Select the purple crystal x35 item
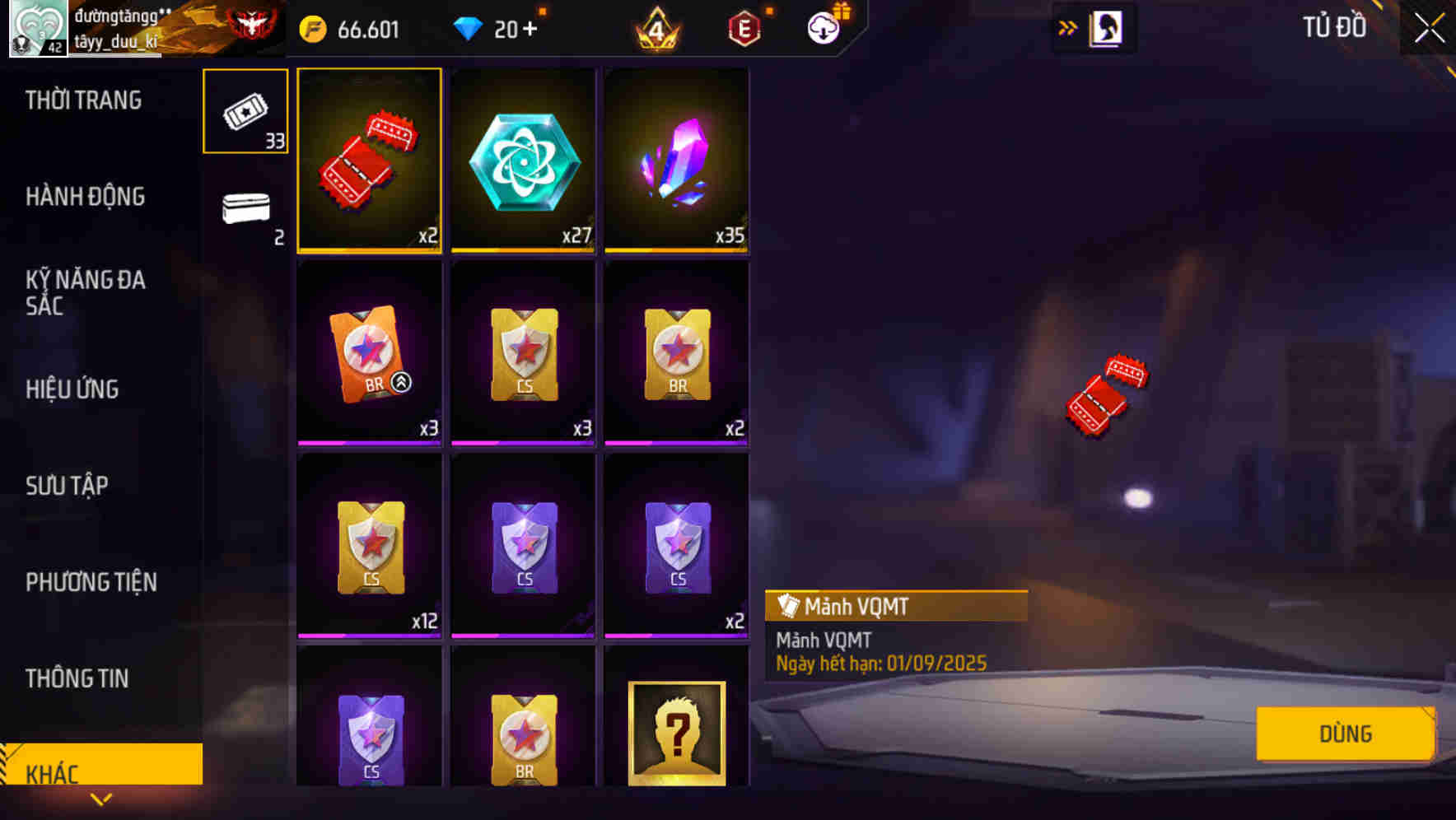Screen dimensions: 1456x820 675,159
